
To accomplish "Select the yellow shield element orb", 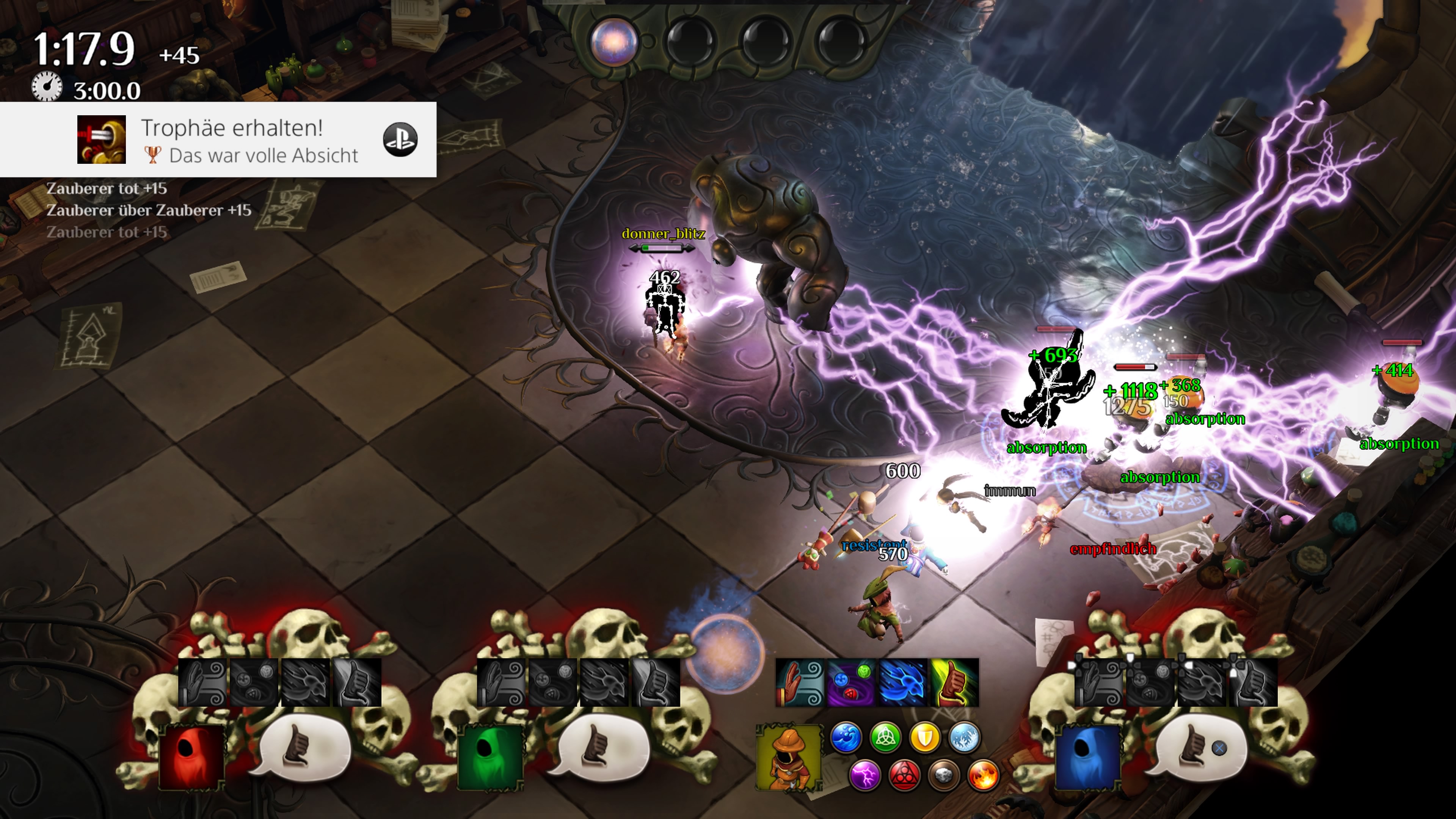I will (925, 737).
